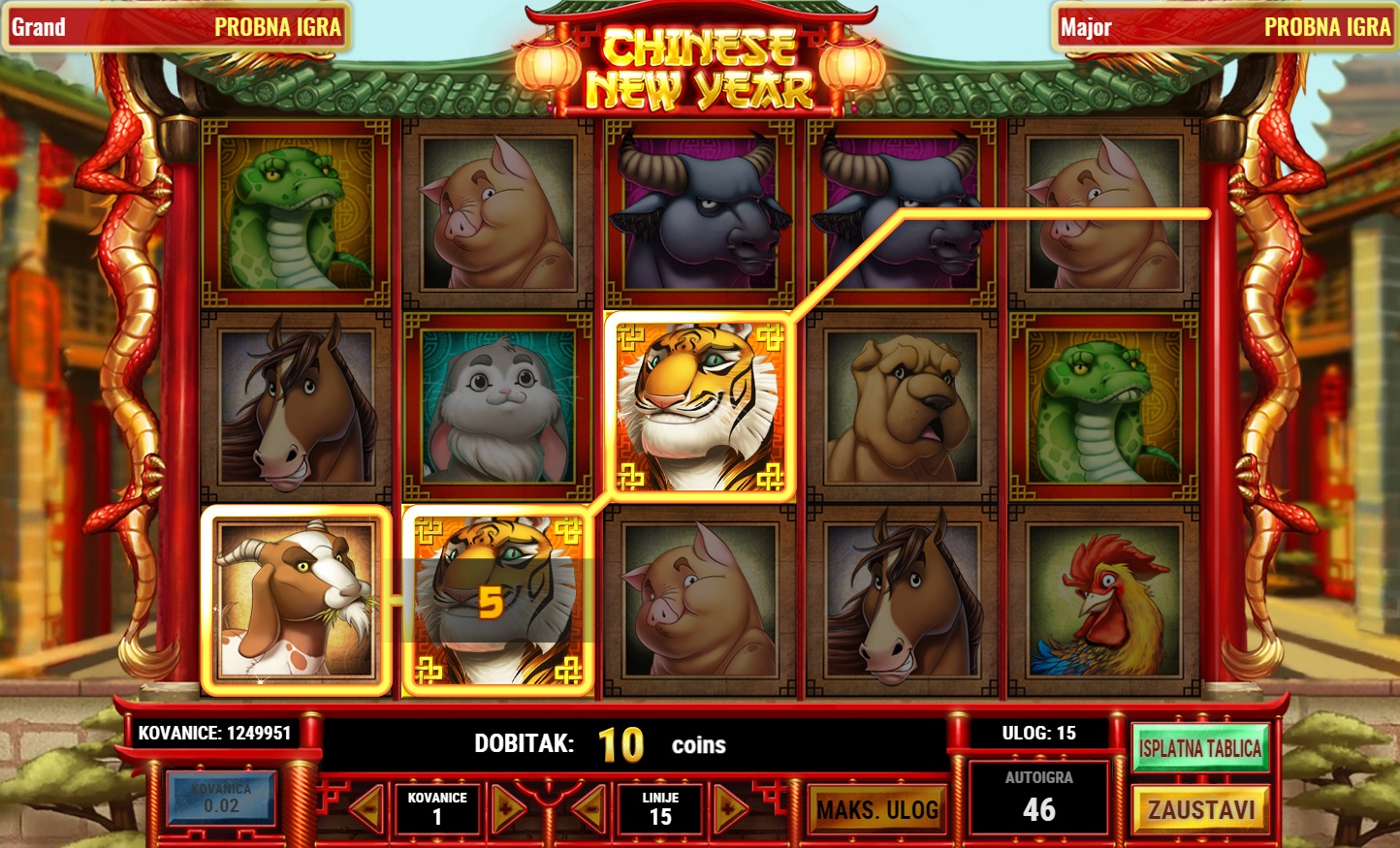Open the Isplatna Tablica paytable
1400x848 pixels.
tap(1200, 748)
